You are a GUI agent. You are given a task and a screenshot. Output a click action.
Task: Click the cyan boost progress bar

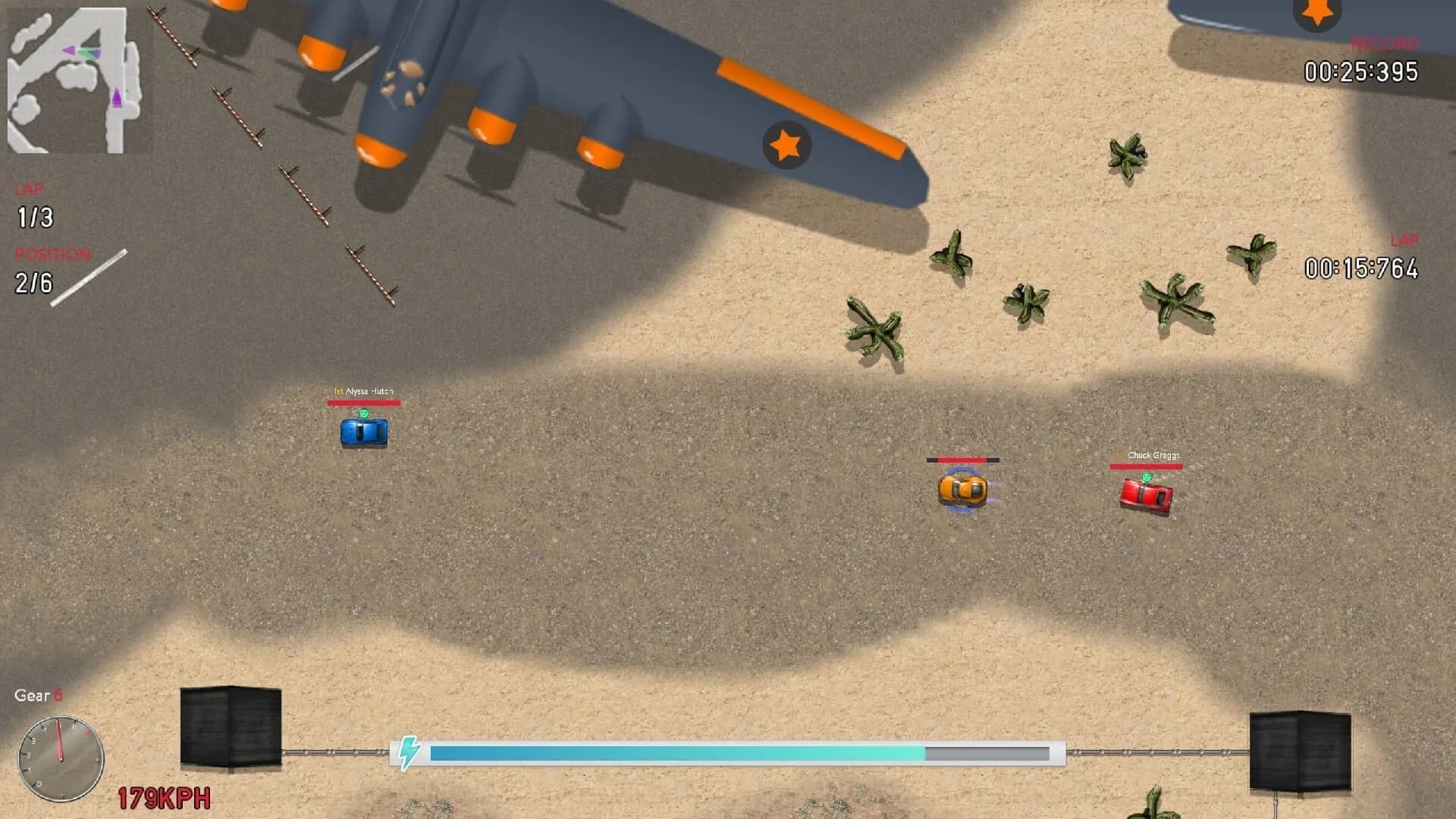pos(675,754)
